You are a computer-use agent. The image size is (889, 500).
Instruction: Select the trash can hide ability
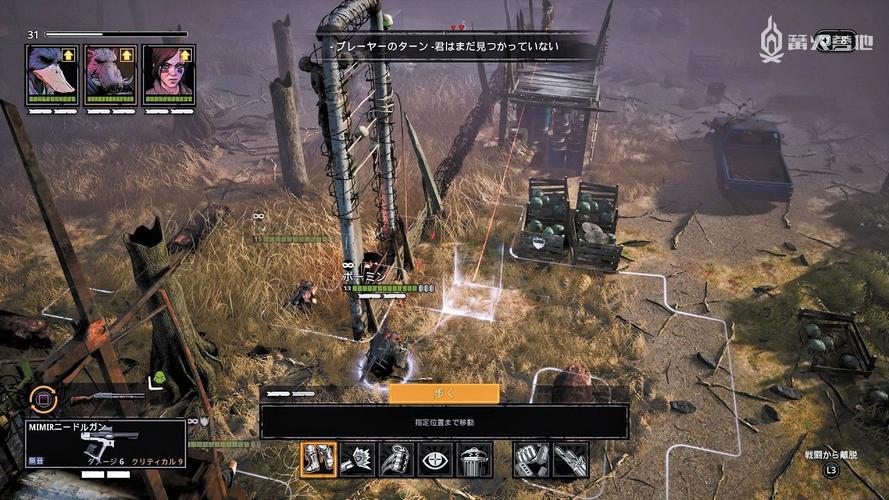tap(473, 460)
